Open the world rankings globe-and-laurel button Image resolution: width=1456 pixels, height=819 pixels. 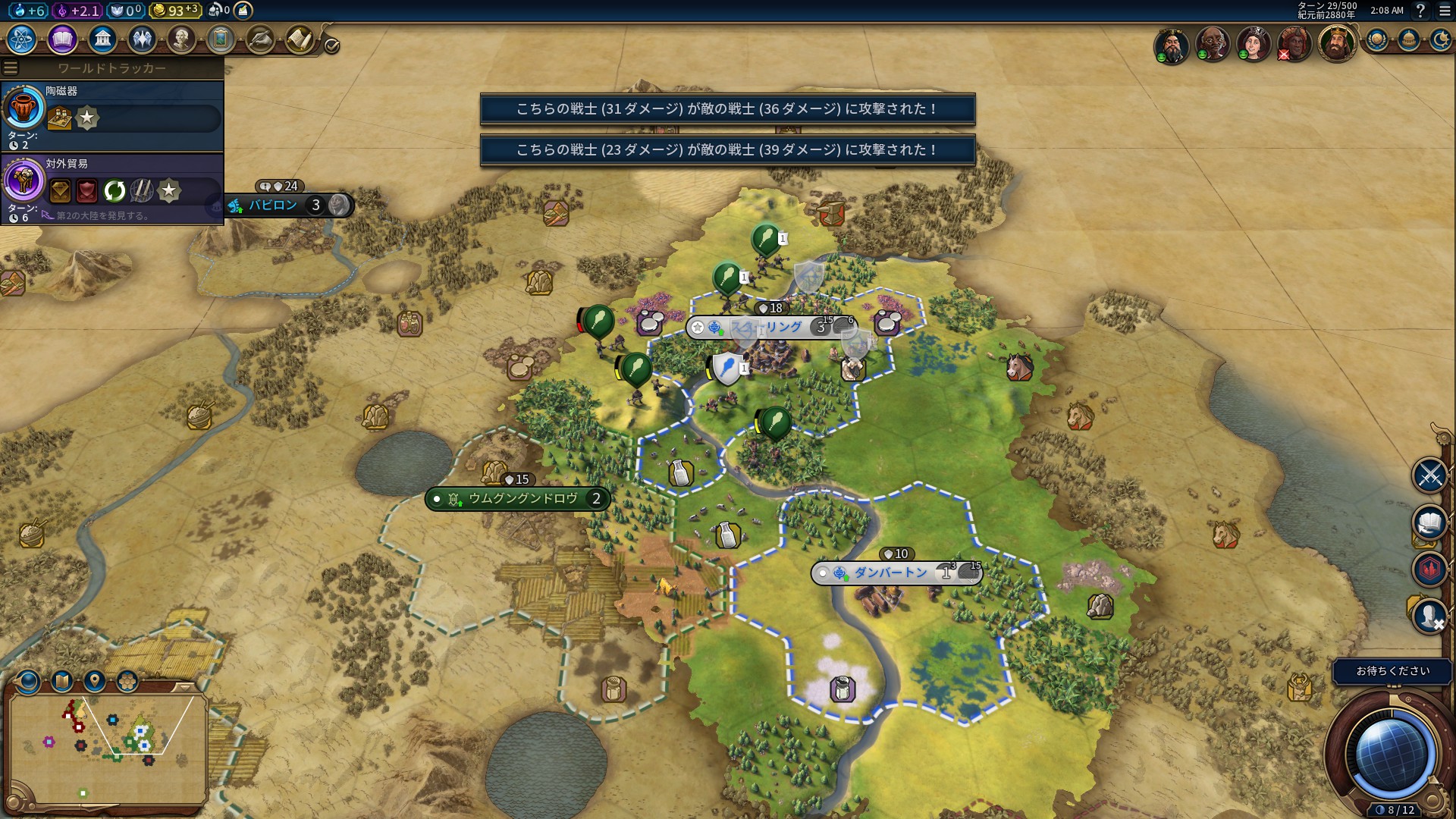(x=1377, y=39)
